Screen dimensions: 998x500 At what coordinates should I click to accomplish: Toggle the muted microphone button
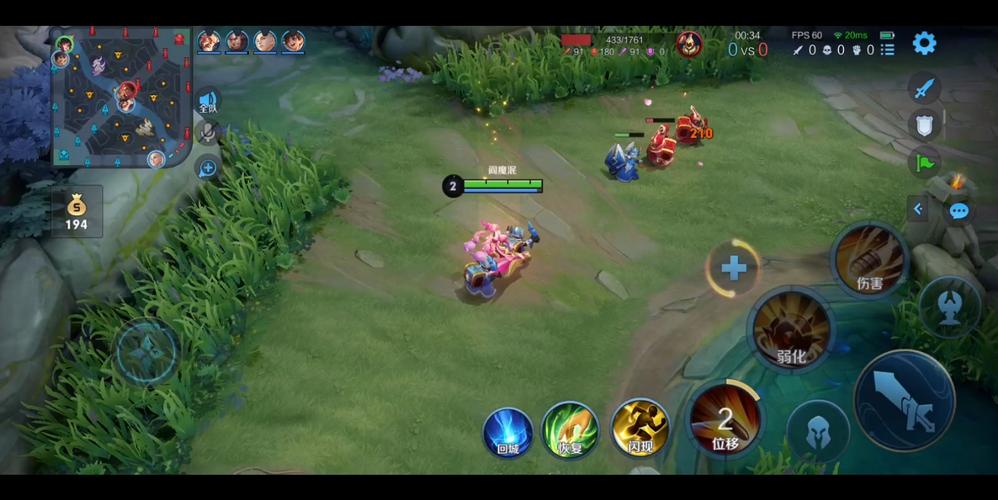(x=208, y=132)
